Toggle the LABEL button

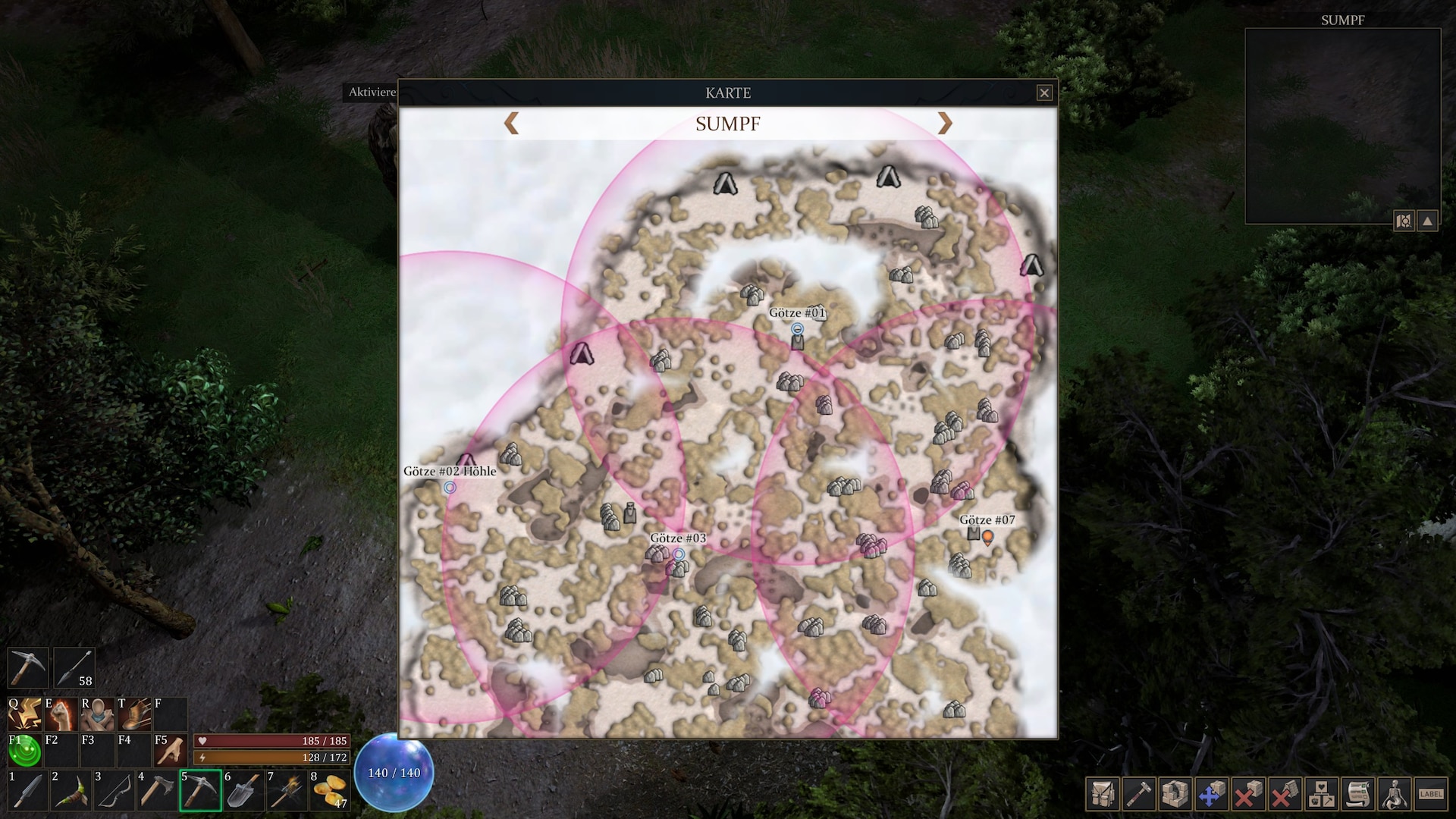pos(1431,793)
